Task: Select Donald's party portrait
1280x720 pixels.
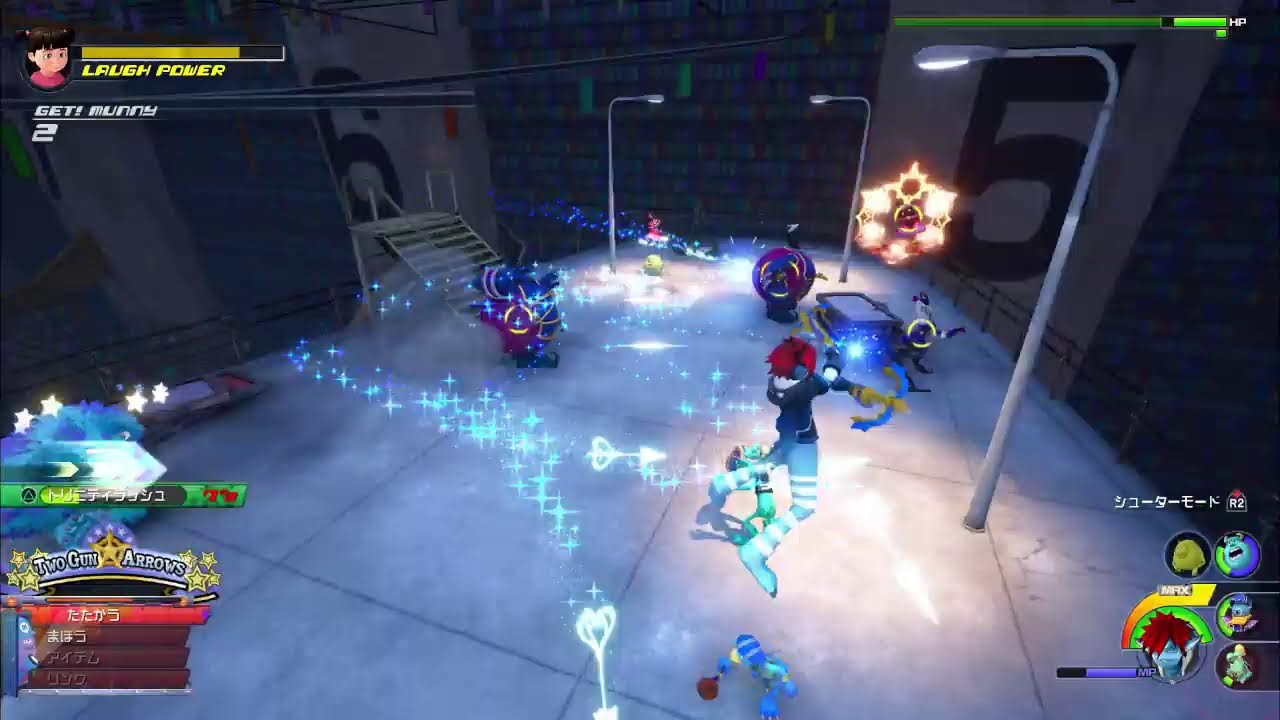Action: coord(1237,615)
